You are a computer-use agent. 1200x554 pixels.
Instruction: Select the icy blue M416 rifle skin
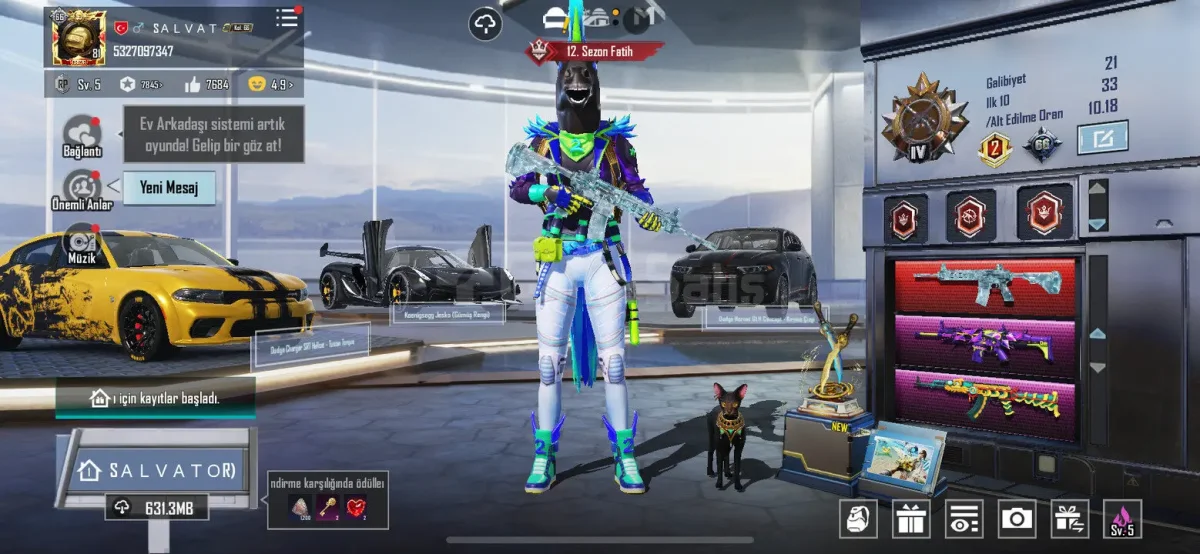(x=985, y=283)
